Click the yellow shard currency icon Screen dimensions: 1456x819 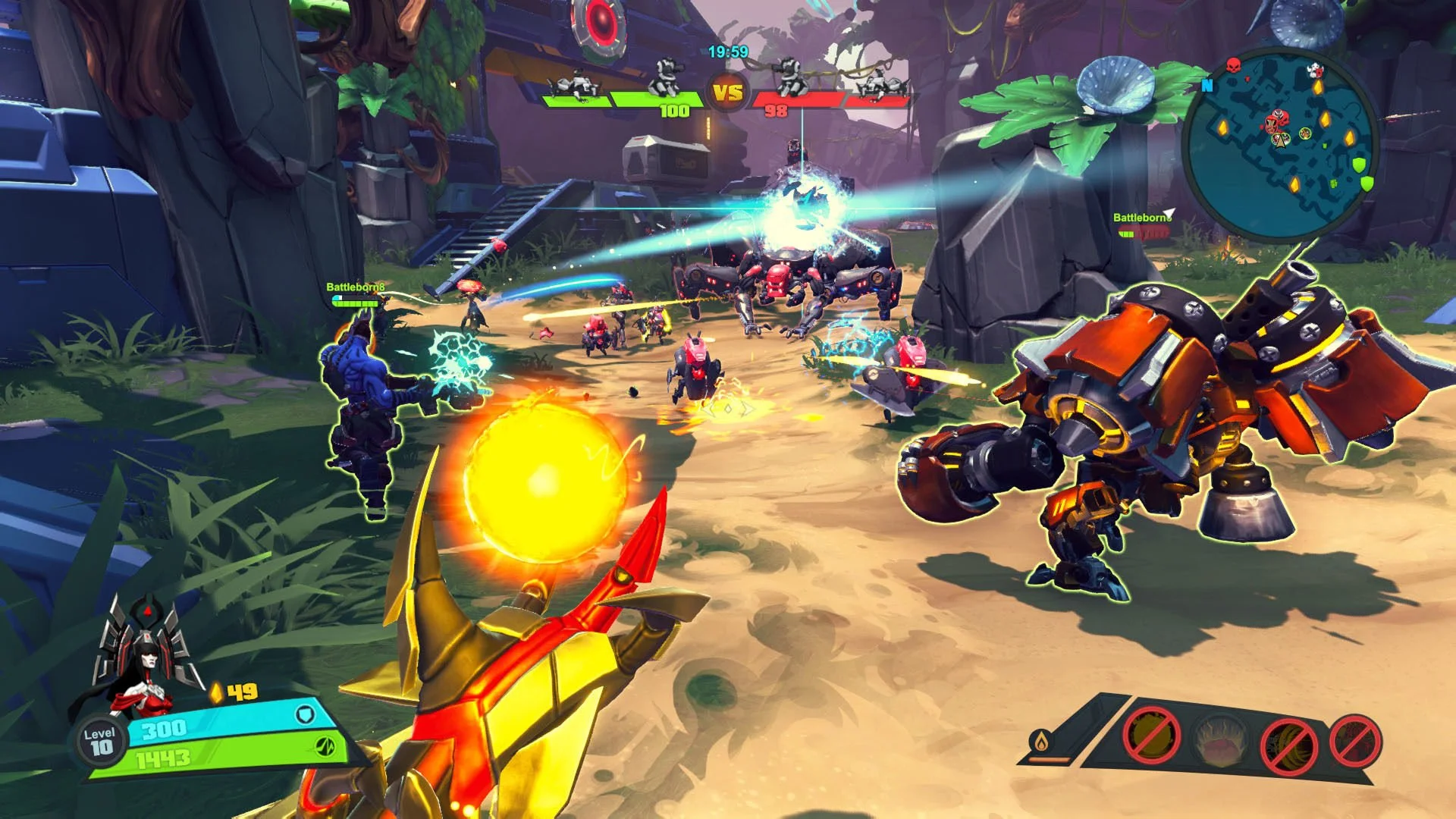coord(215,692)
